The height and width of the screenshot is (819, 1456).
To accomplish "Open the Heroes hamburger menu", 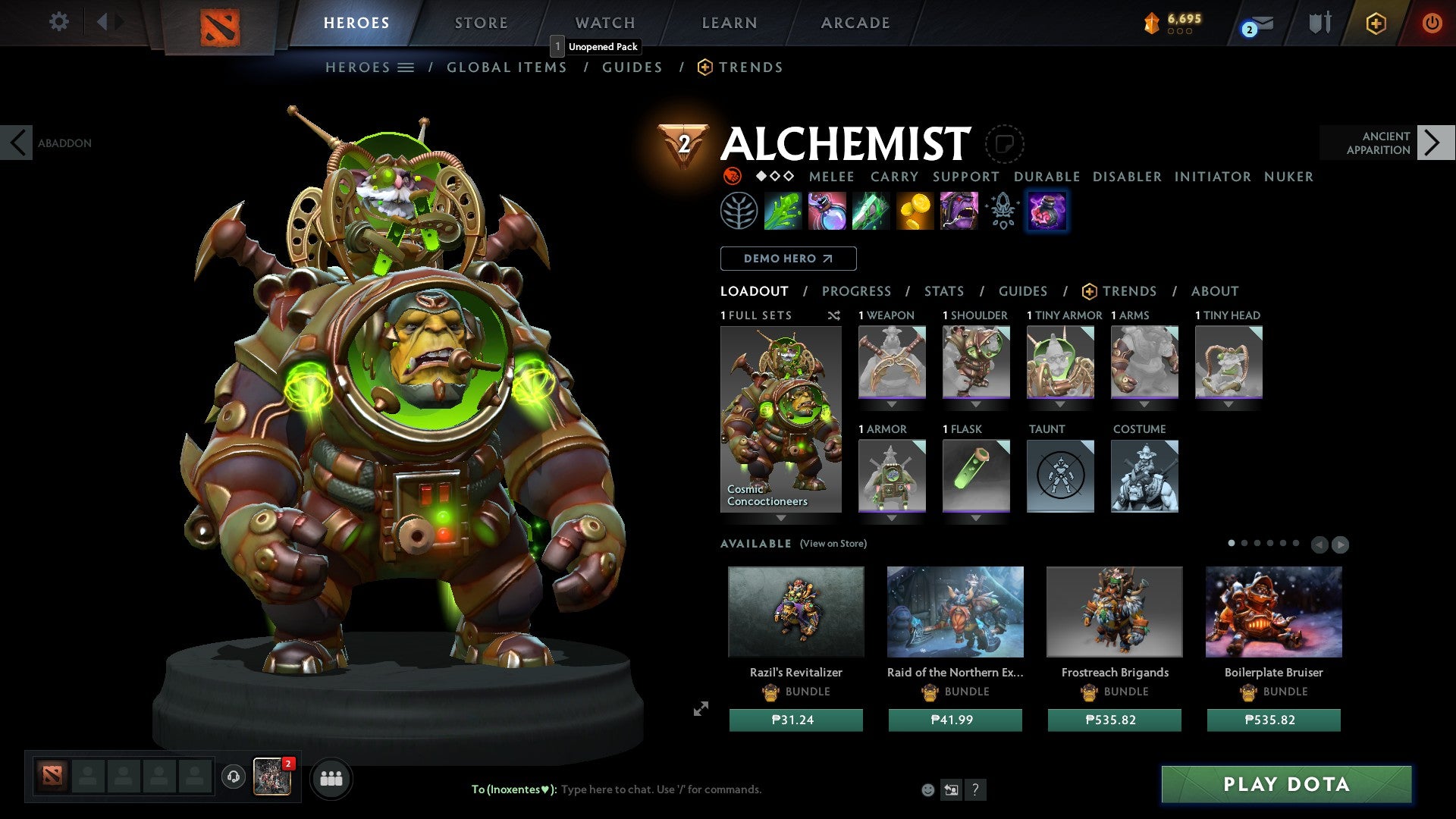I will [x=405, y=67].
